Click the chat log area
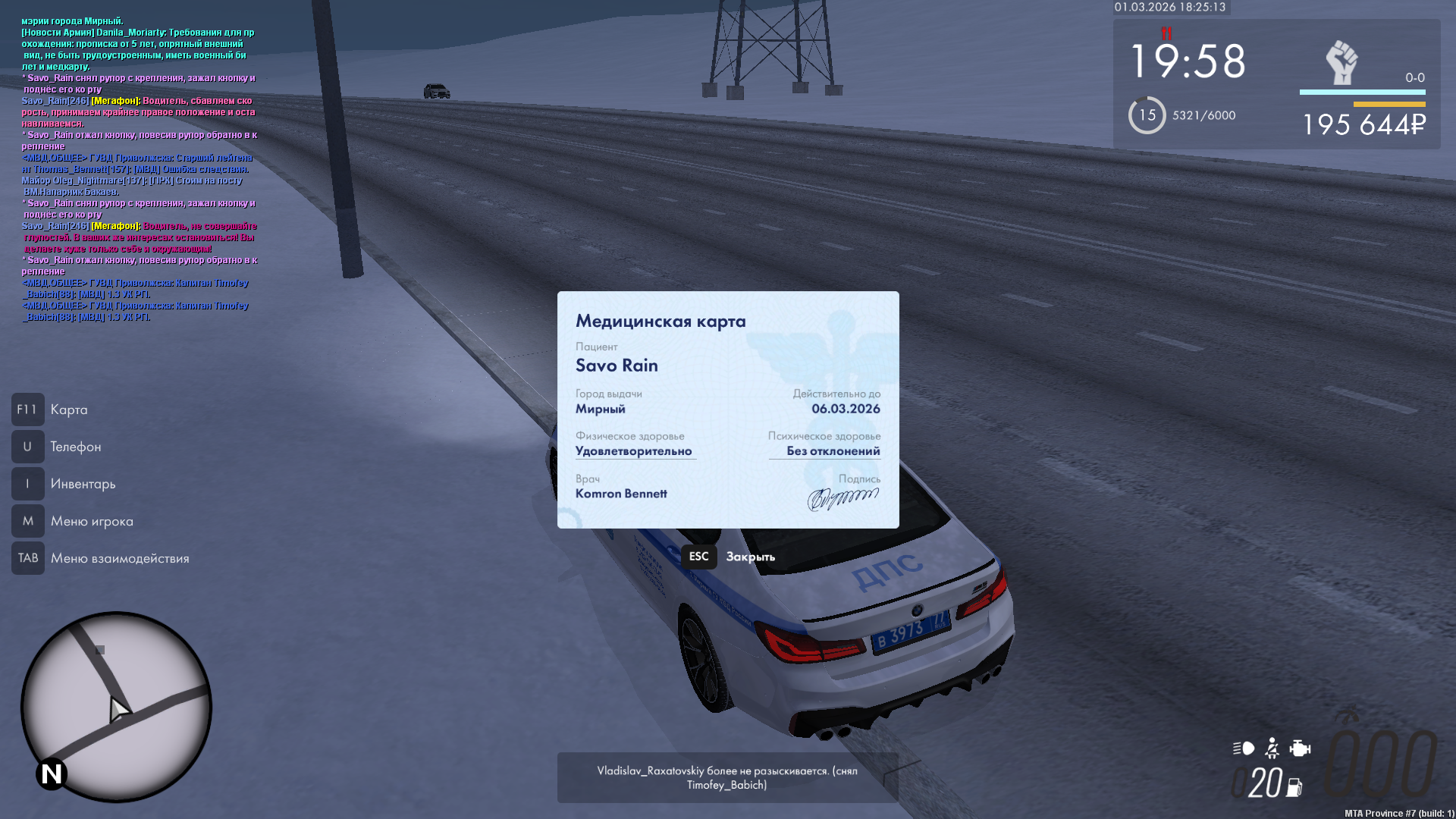 click(x=139, y=168)
